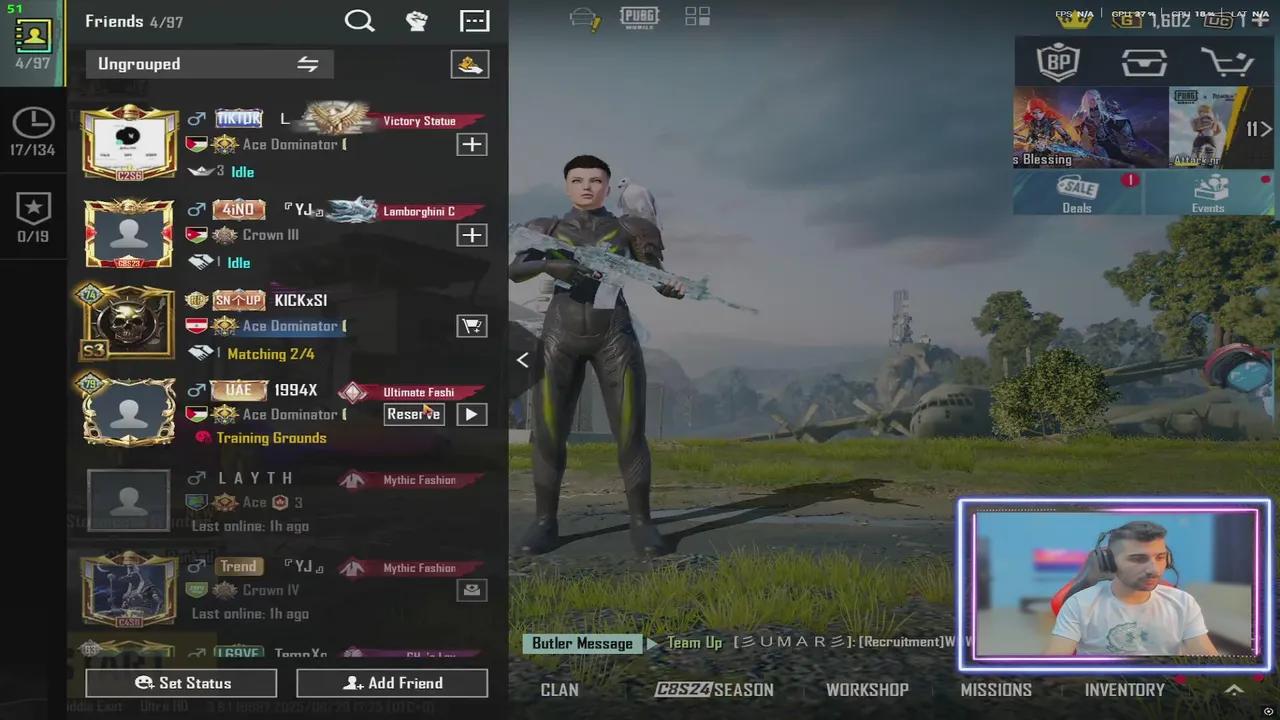Collapse the Friends panel with the left chevron
This screenshot has height=720, width=1280.
[521, 360]
